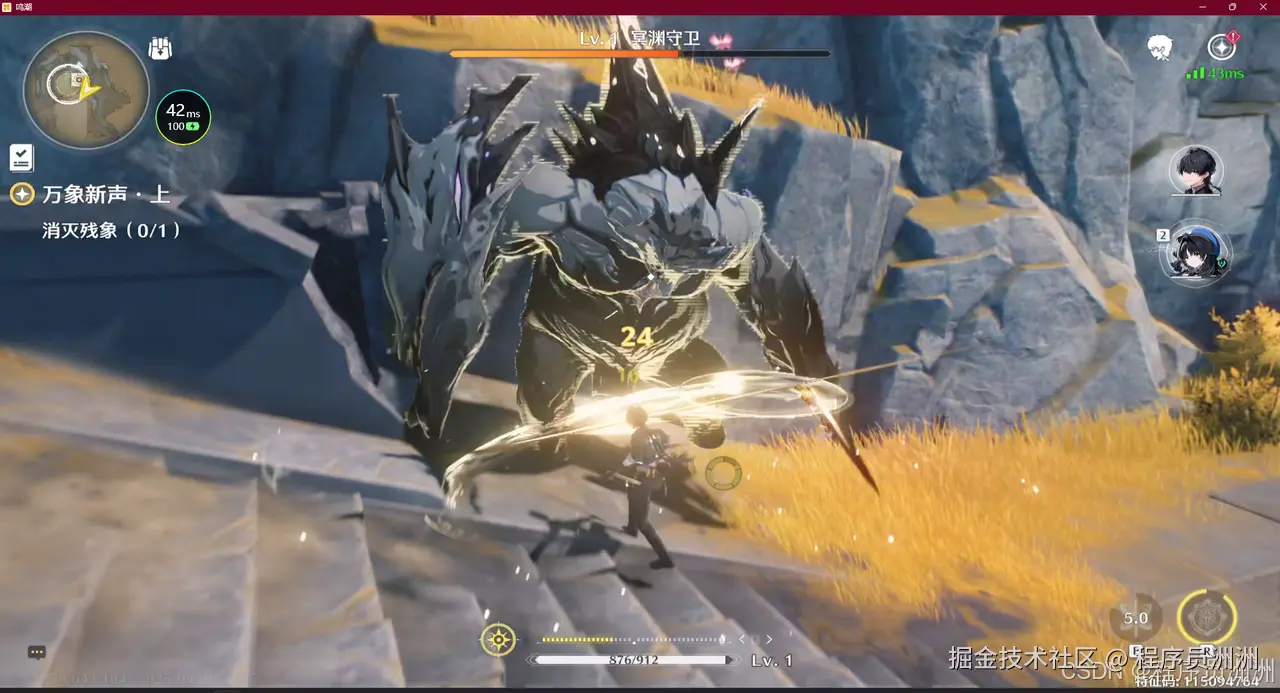
Task: Close the game window
Action: [1262, 7]
